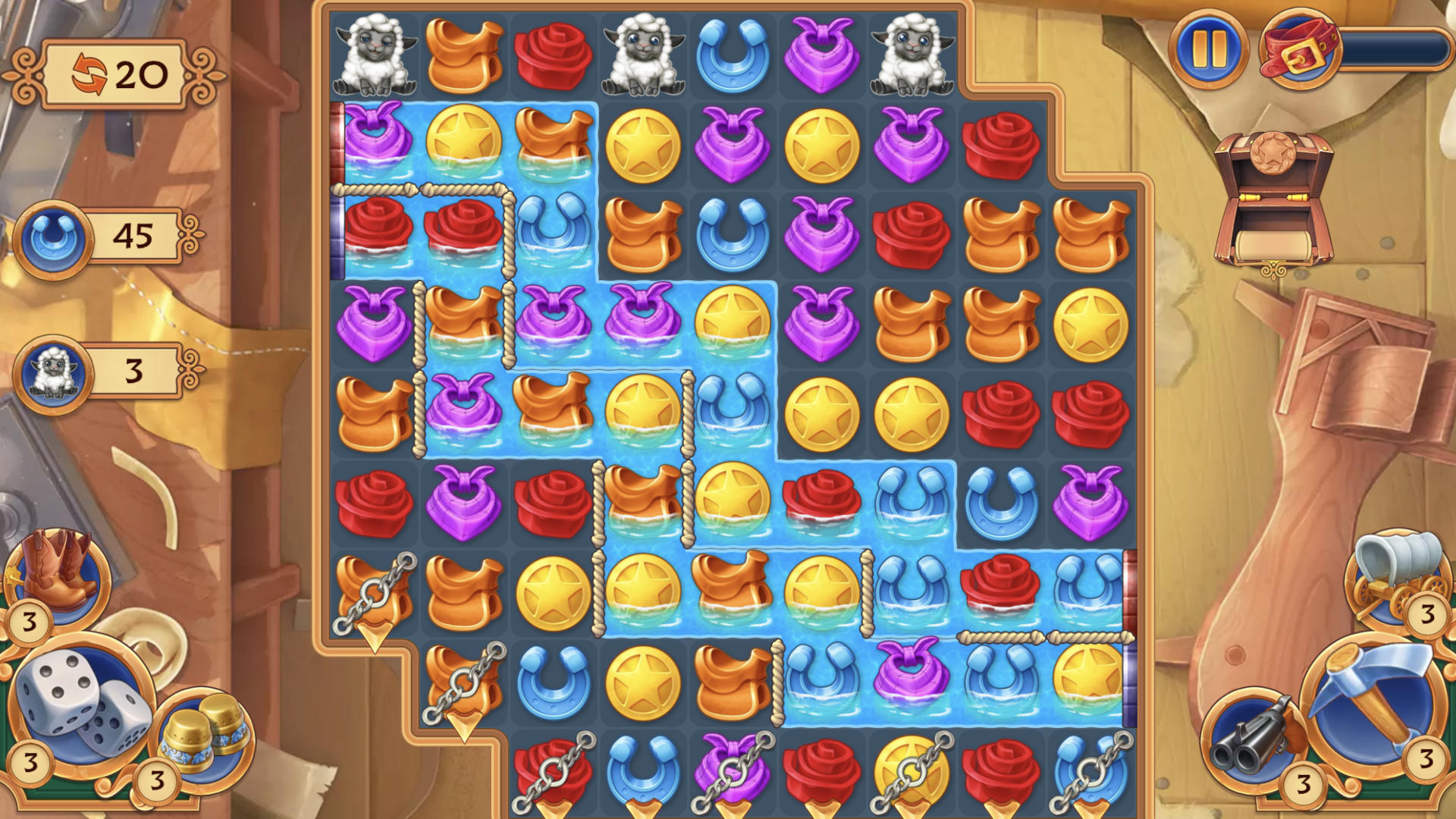Check the remaining moves counter

(114, 72)
